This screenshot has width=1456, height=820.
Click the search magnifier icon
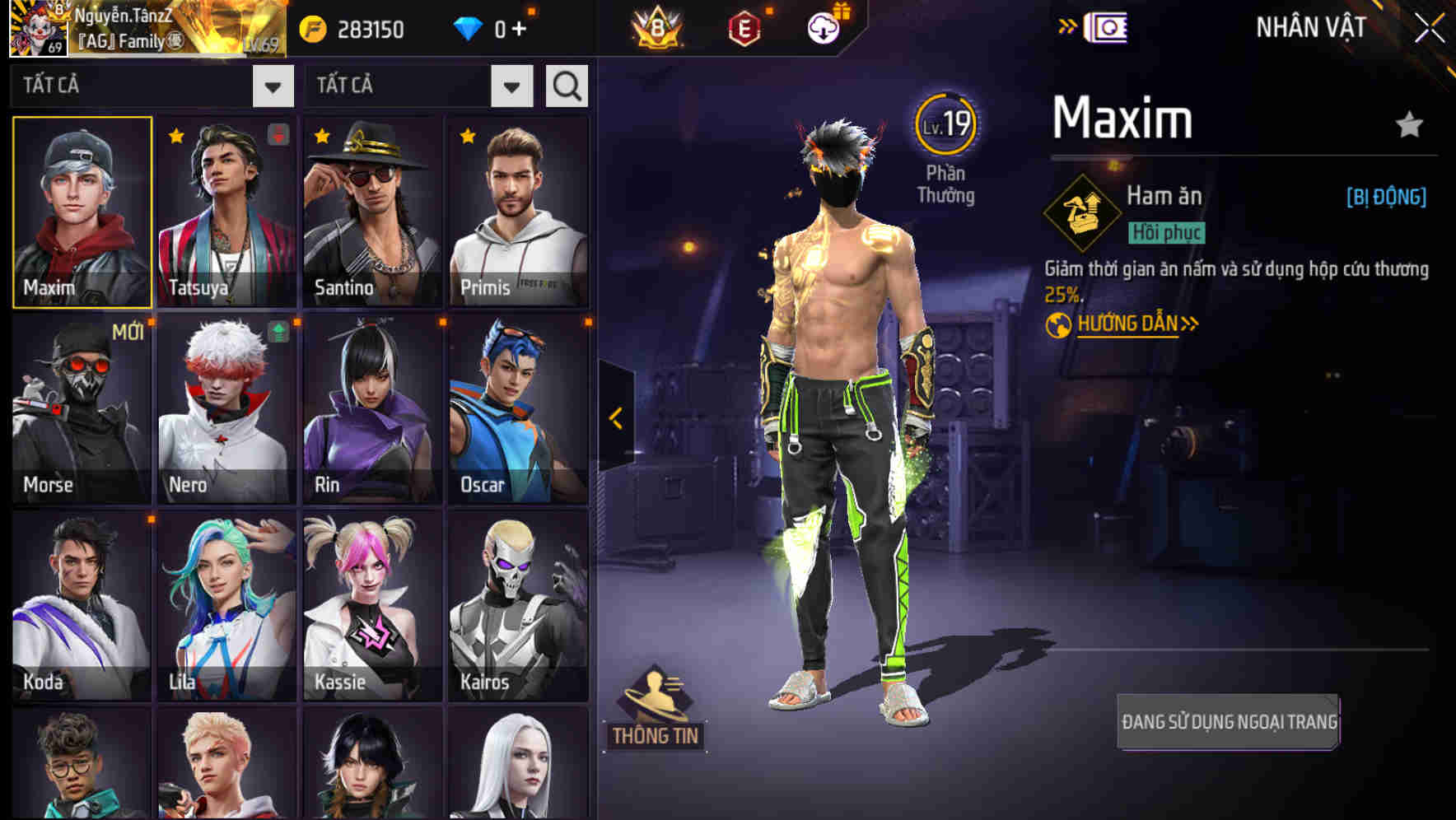(565, 85)
